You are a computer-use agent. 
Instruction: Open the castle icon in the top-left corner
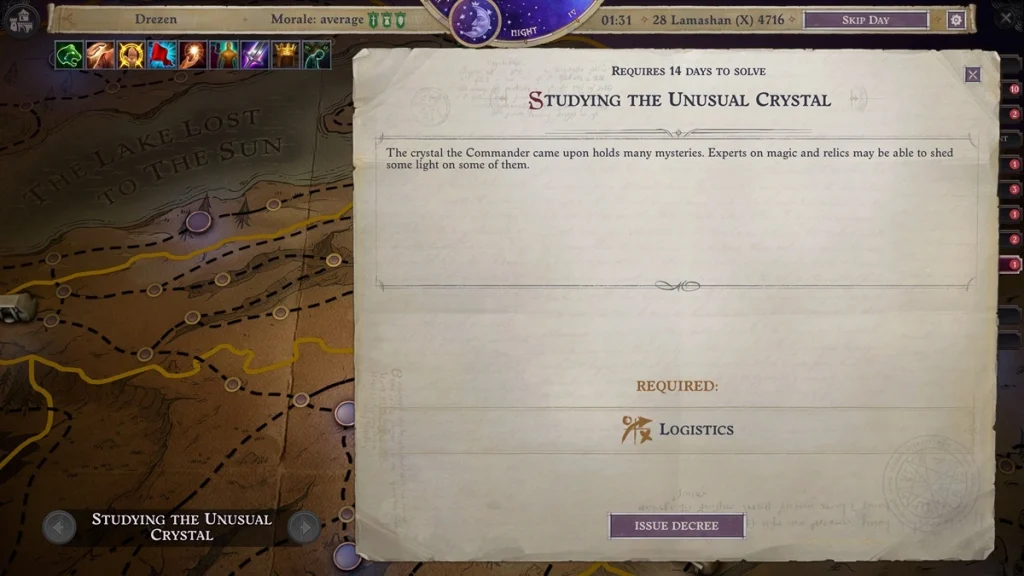point(22,20)
